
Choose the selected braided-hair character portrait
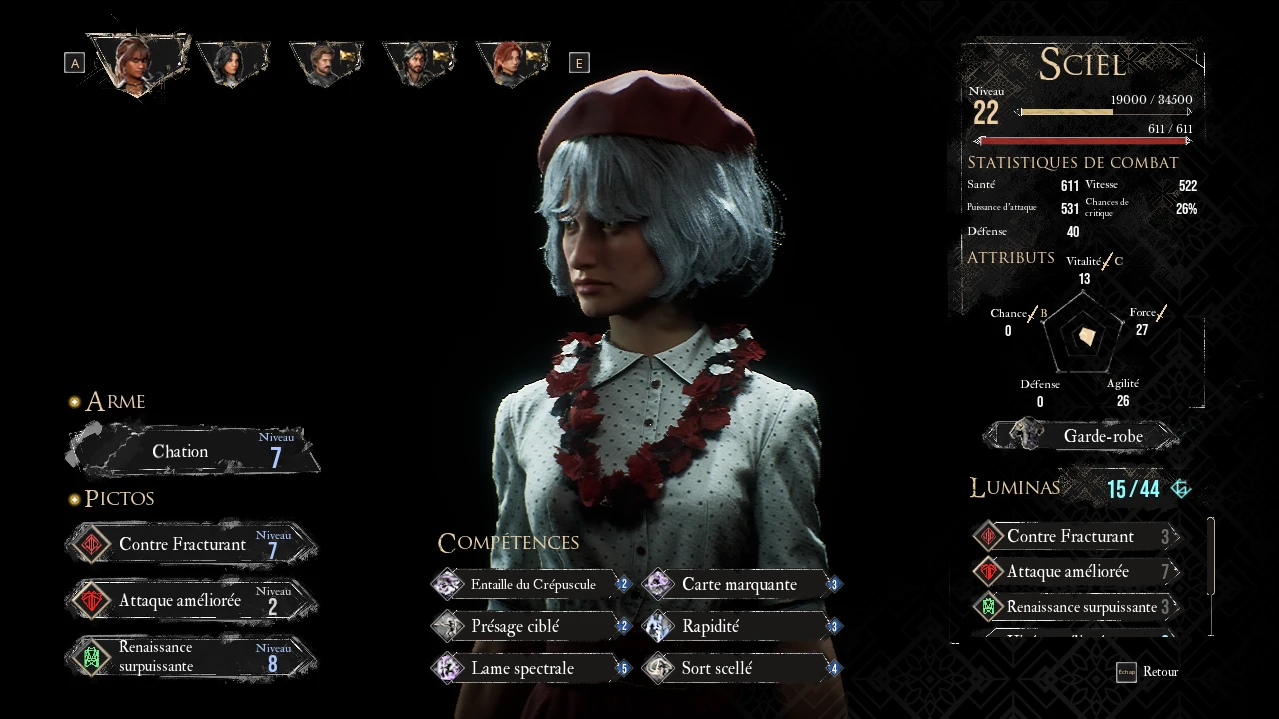[137, 62]
